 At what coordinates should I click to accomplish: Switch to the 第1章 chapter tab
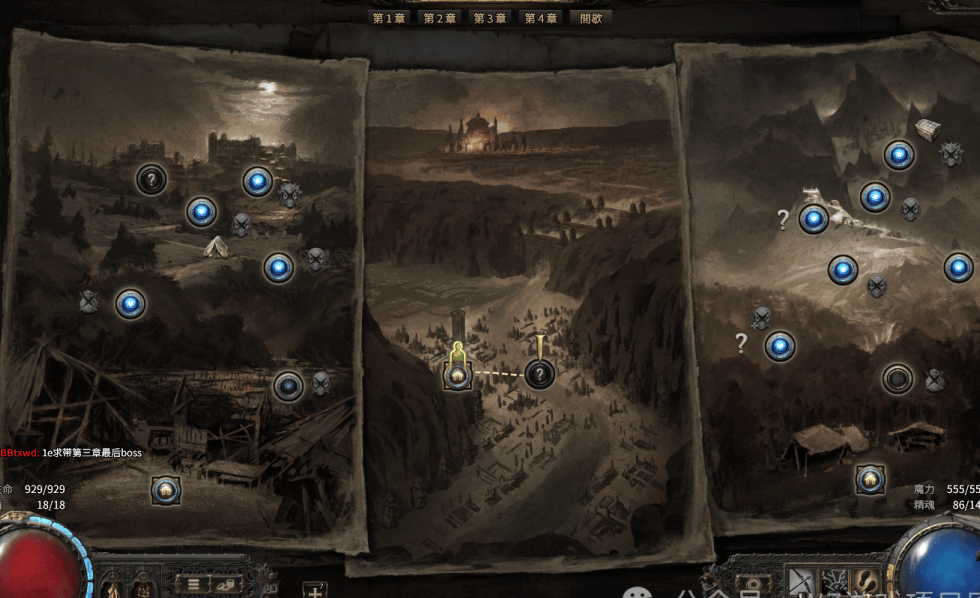[389, 18]
